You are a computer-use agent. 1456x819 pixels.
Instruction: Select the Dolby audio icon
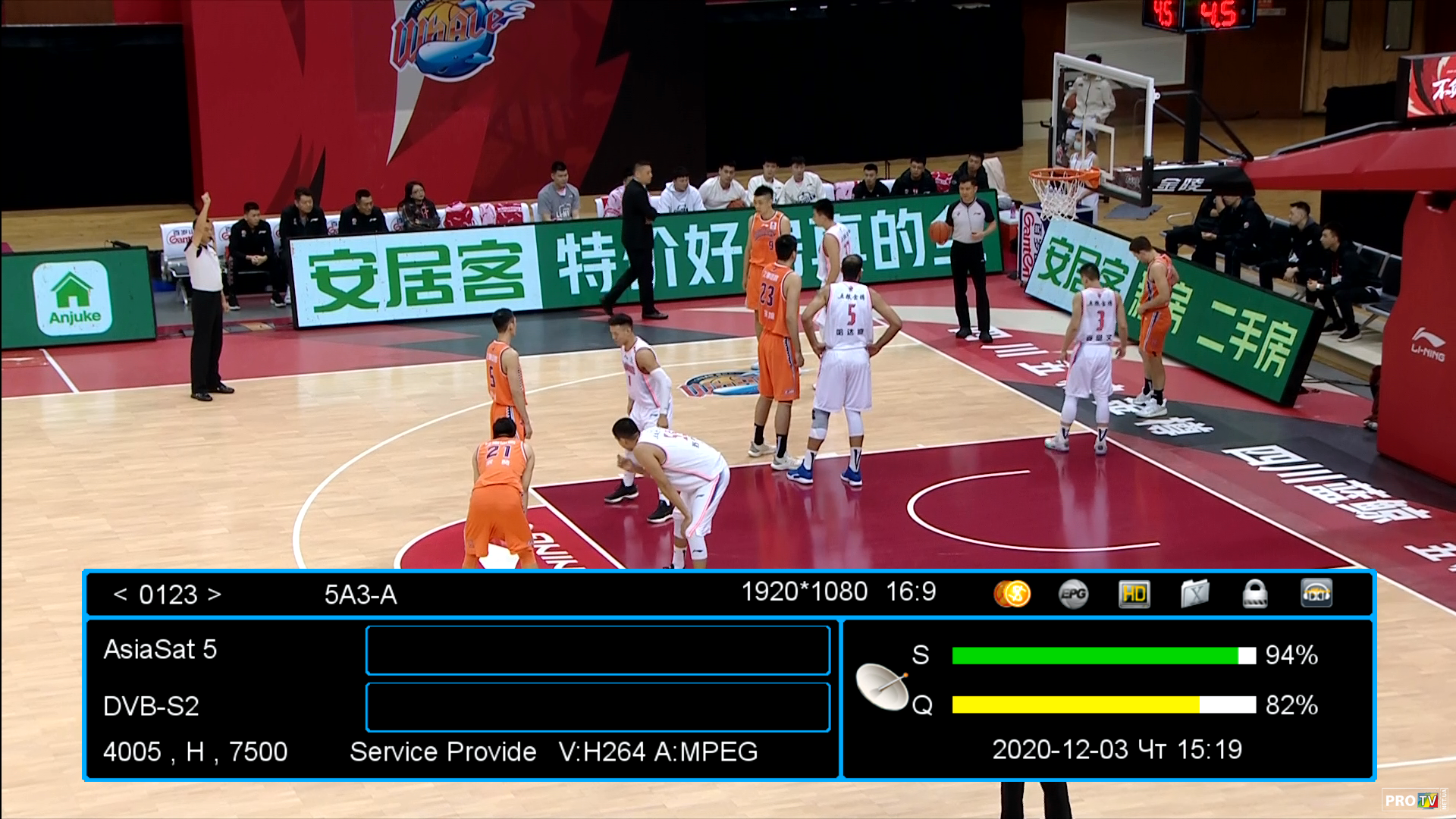pos(1316,594)
